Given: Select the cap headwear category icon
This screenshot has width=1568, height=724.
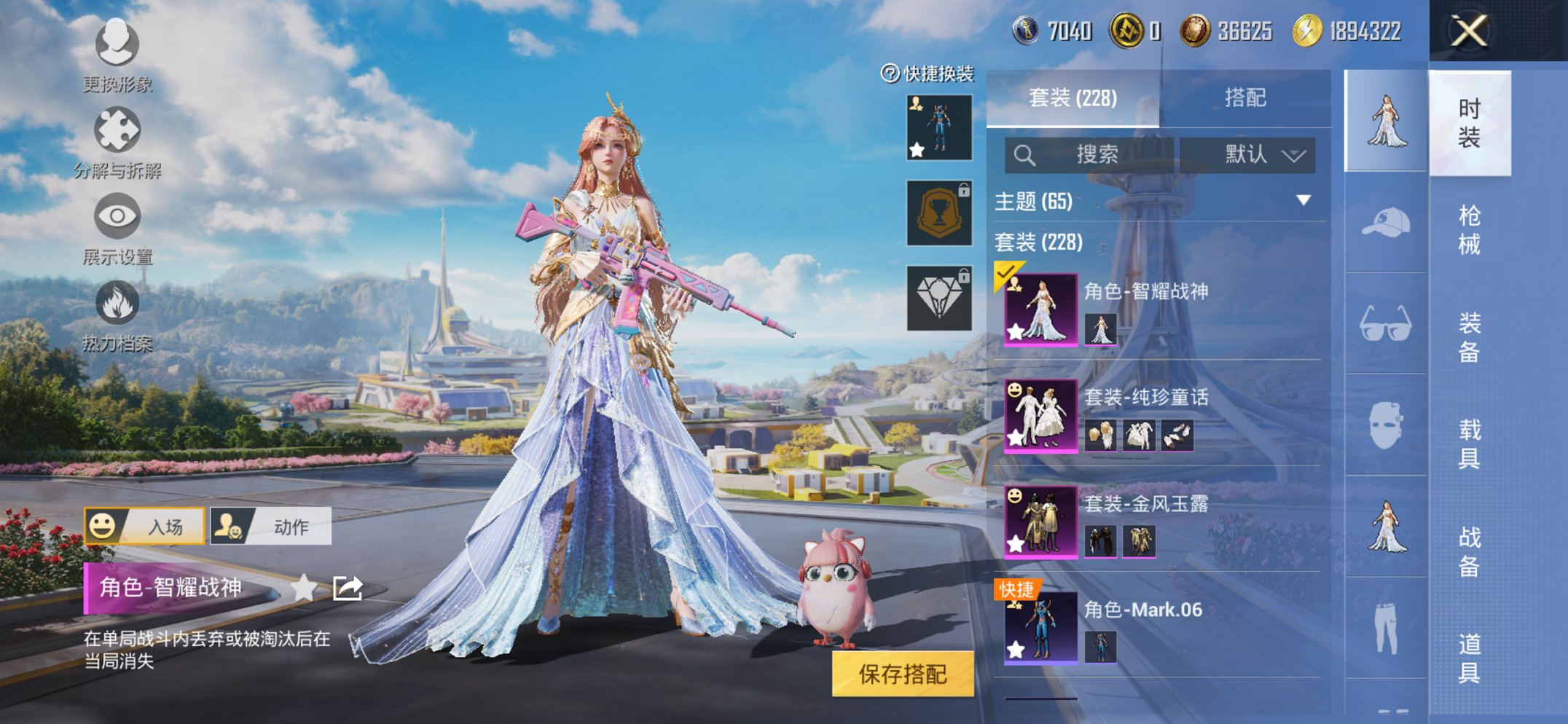Looking at the screenshot, I should click(x=1385, y=223).
